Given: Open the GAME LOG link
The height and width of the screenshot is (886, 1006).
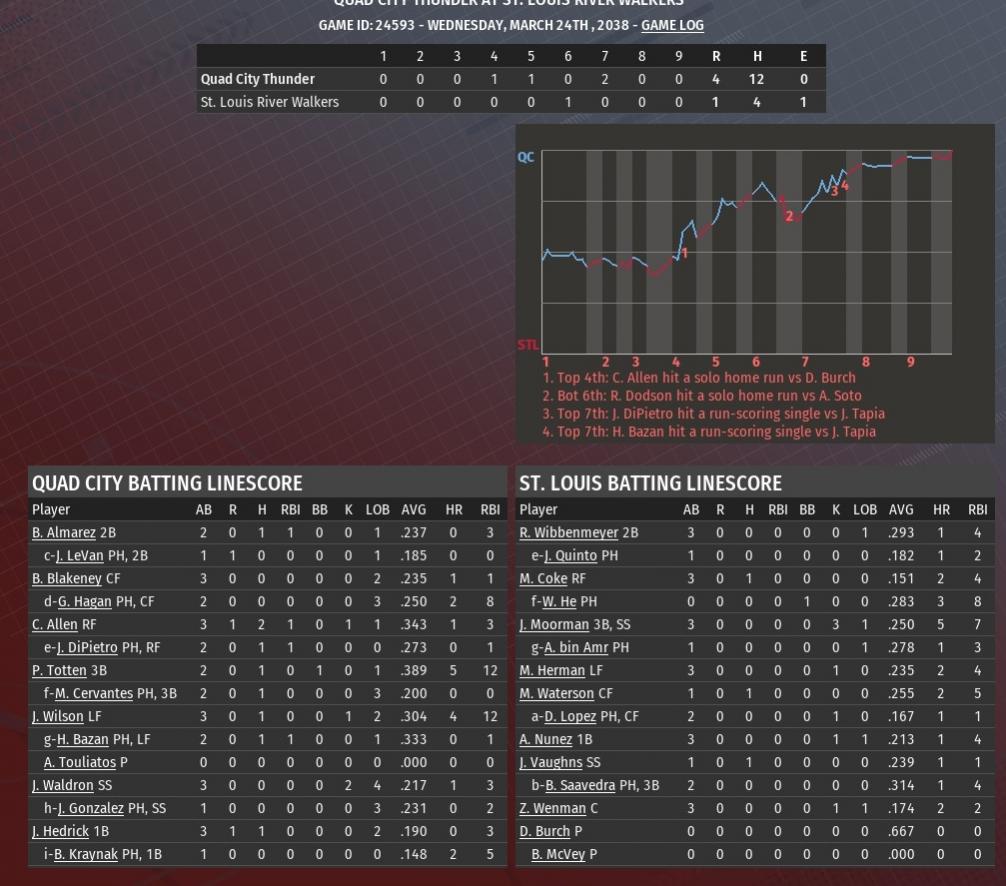Looking at the screenshot, I should tap(672, 25).
